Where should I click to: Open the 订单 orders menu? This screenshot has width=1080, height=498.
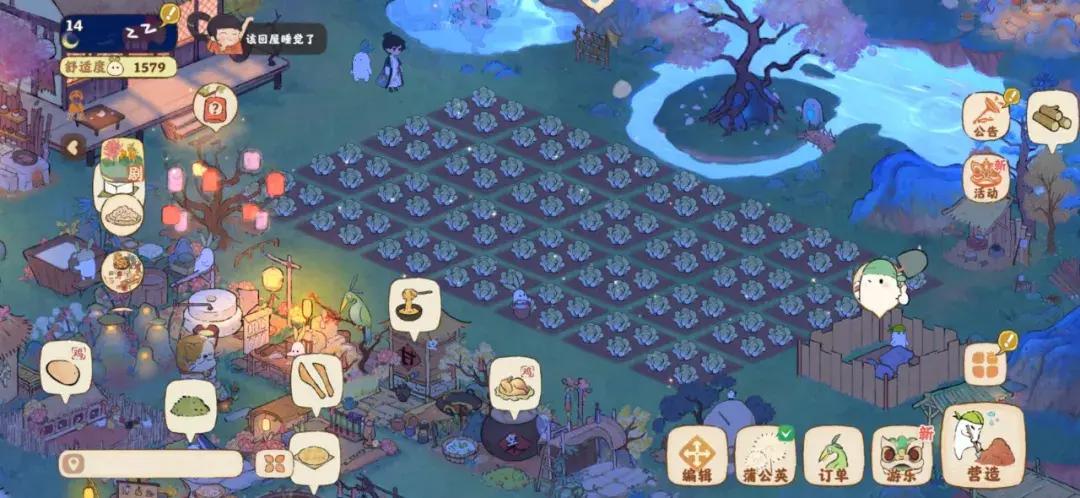point(833,454)
